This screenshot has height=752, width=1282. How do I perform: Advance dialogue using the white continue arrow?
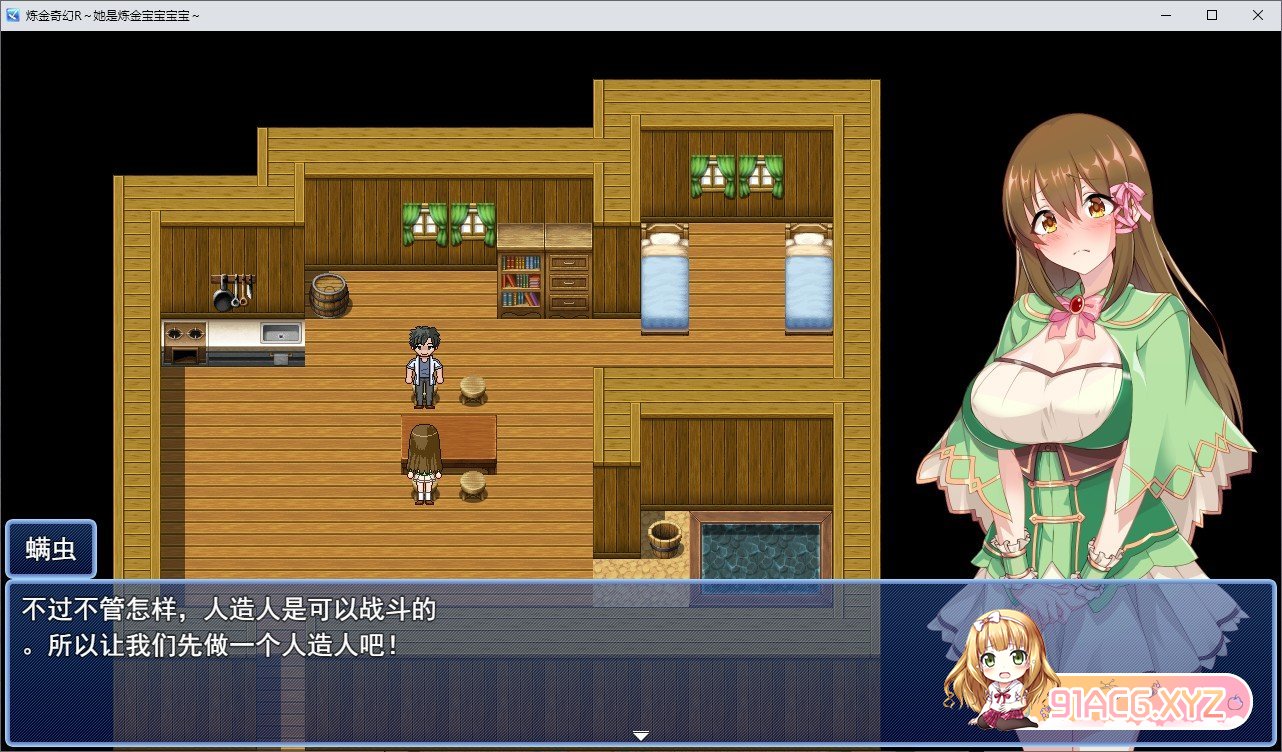pos(641,736)
